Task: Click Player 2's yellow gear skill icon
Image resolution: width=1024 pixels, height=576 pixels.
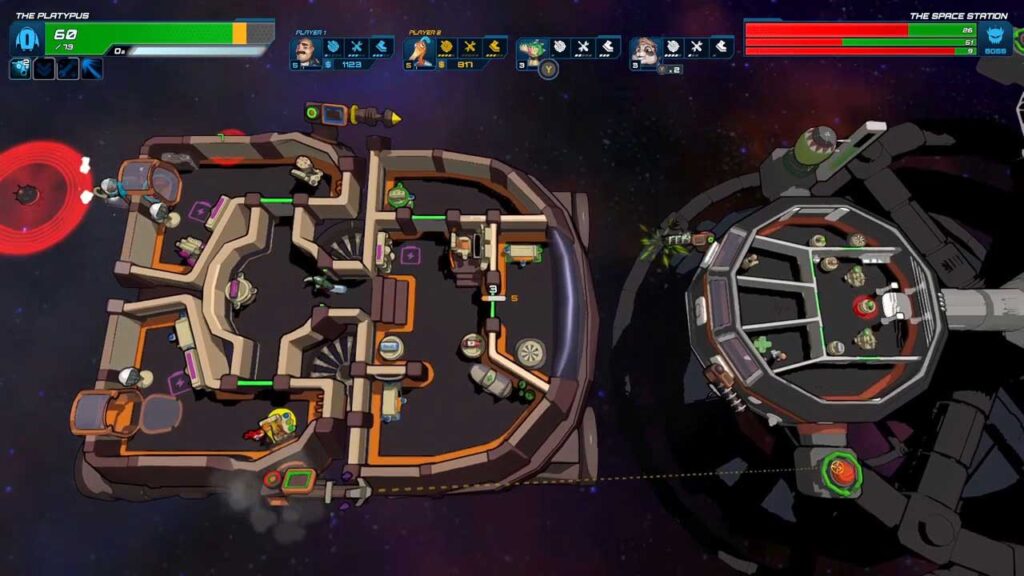Action: pos(446,46)
